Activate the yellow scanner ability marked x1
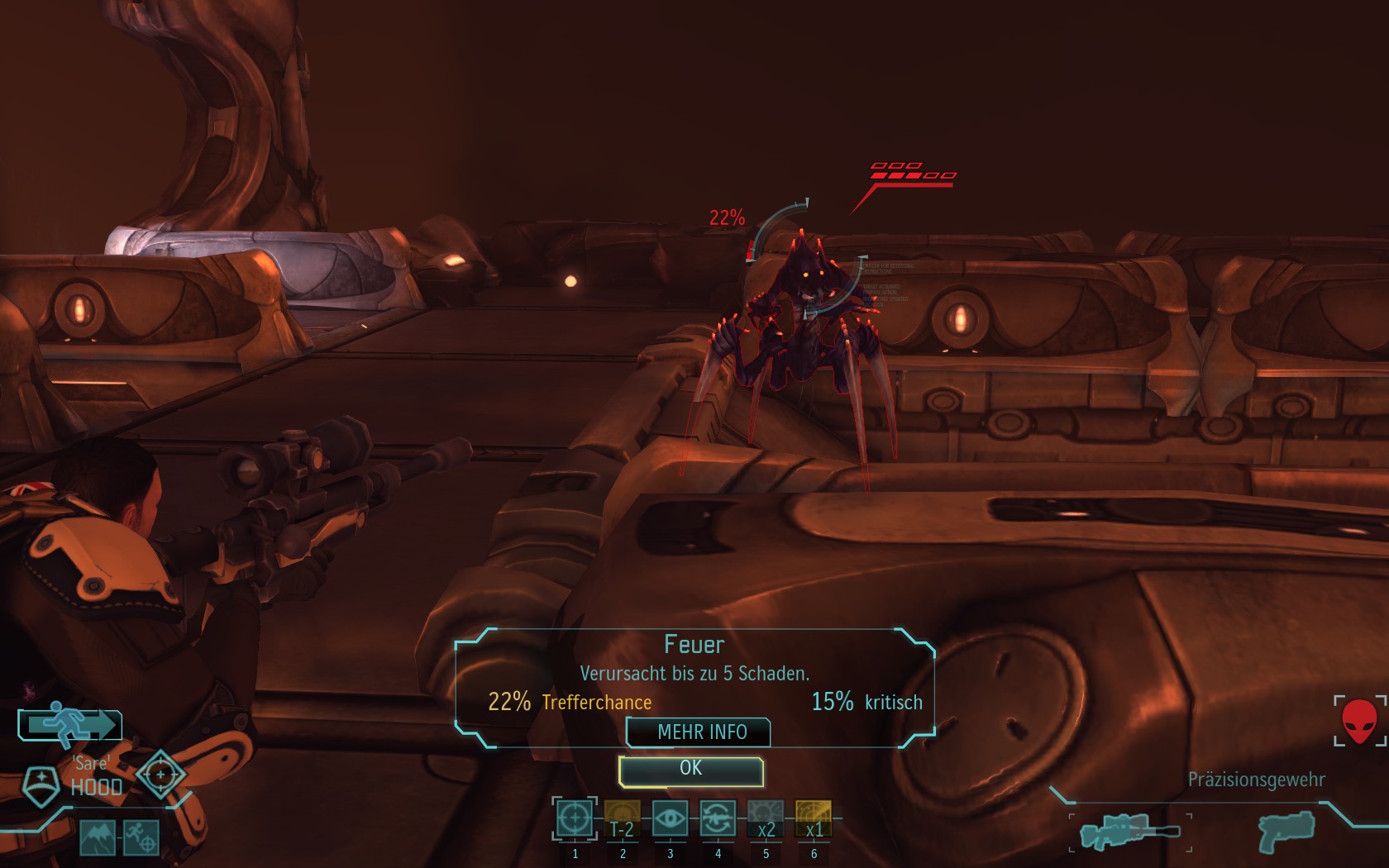The width and height of the screenshot is (1389, 868). [x=814, y=819]
